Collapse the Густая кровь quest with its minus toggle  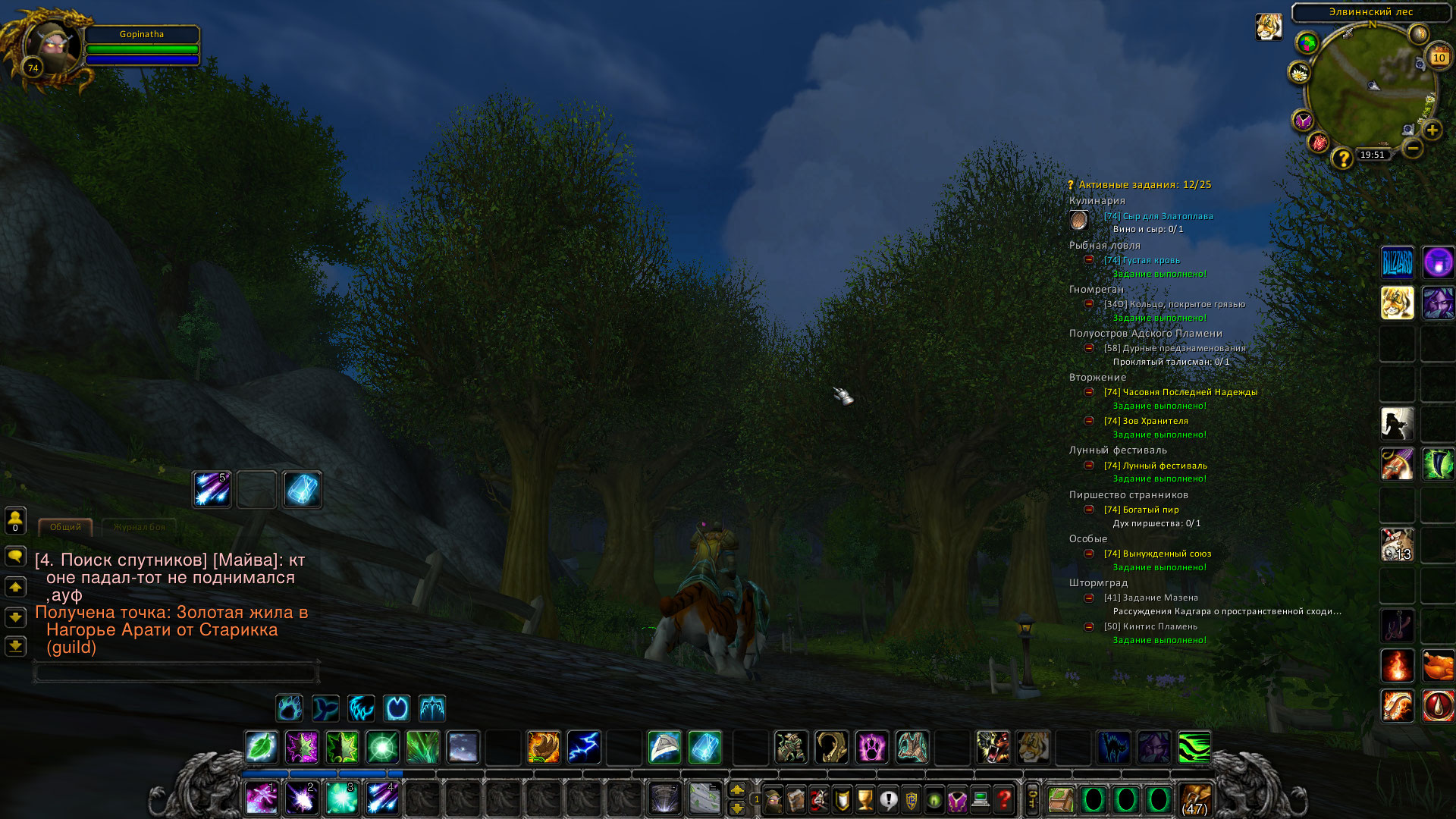coord(1090,260)
